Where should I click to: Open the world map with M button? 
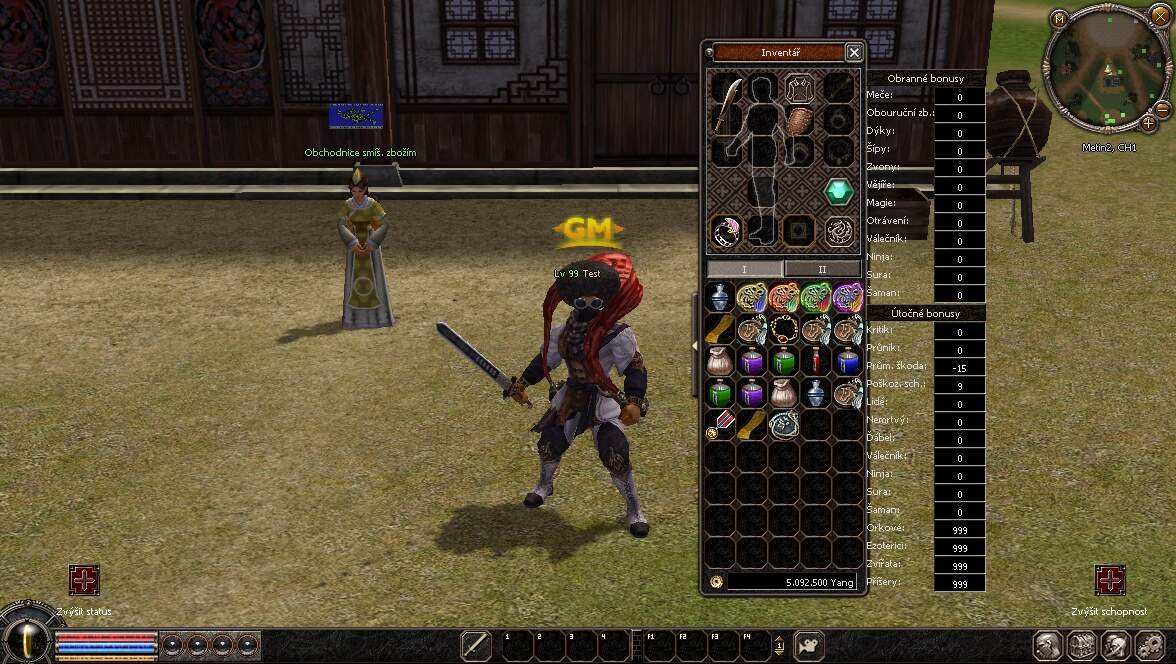[x=1059, y=19]
